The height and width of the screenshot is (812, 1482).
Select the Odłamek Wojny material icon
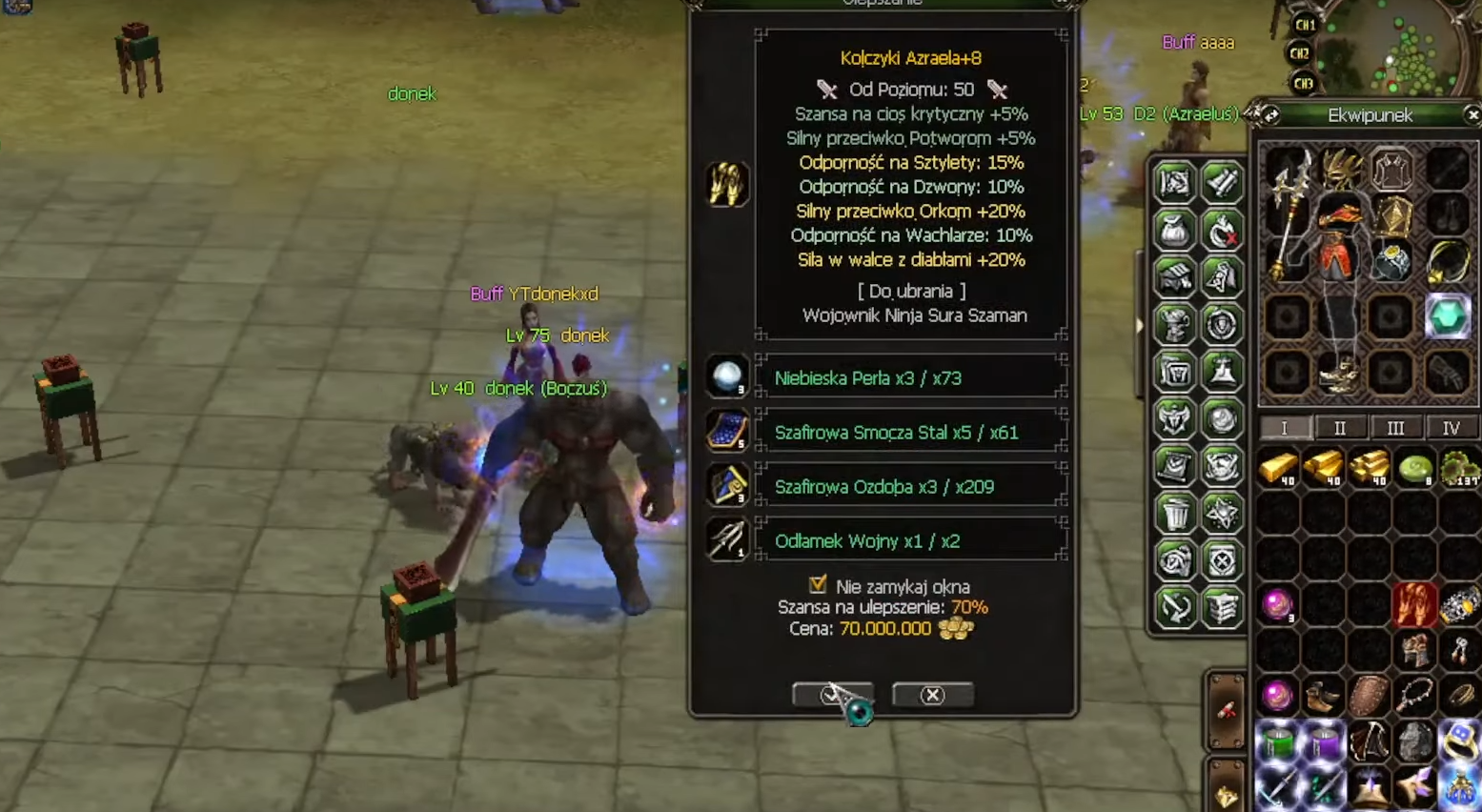(727, 540)
